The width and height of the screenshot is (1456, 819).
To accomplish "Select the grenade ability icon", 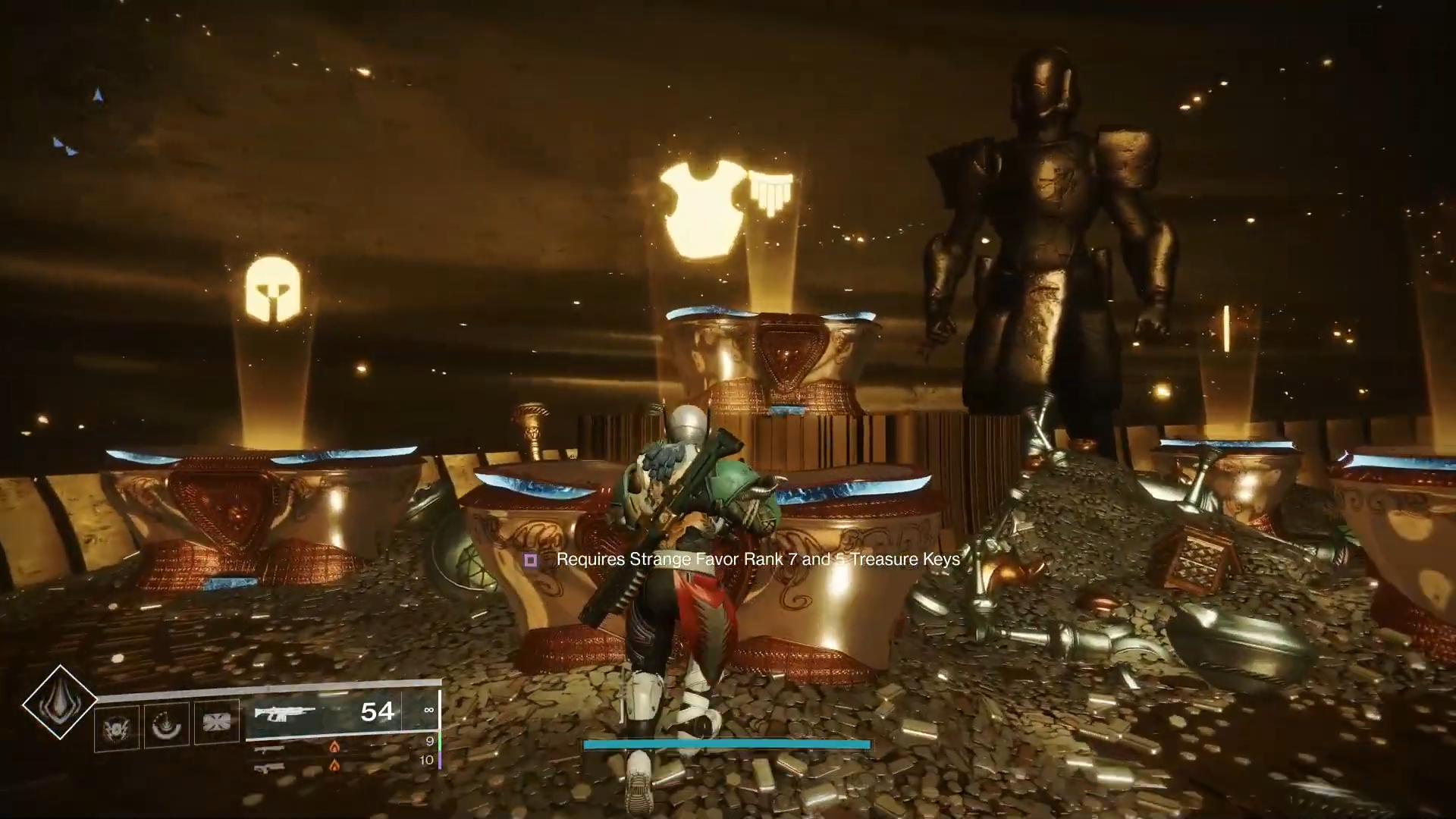I will (117, 727).
